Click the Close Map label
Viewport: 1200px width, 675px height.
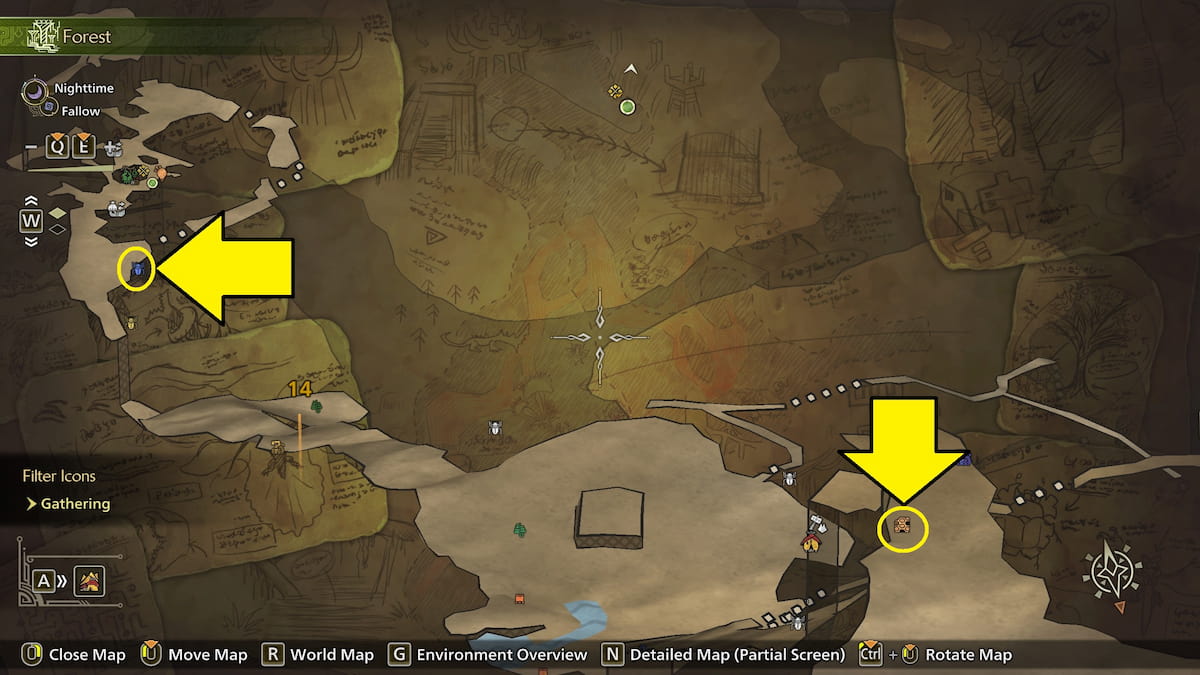[88, 655]
